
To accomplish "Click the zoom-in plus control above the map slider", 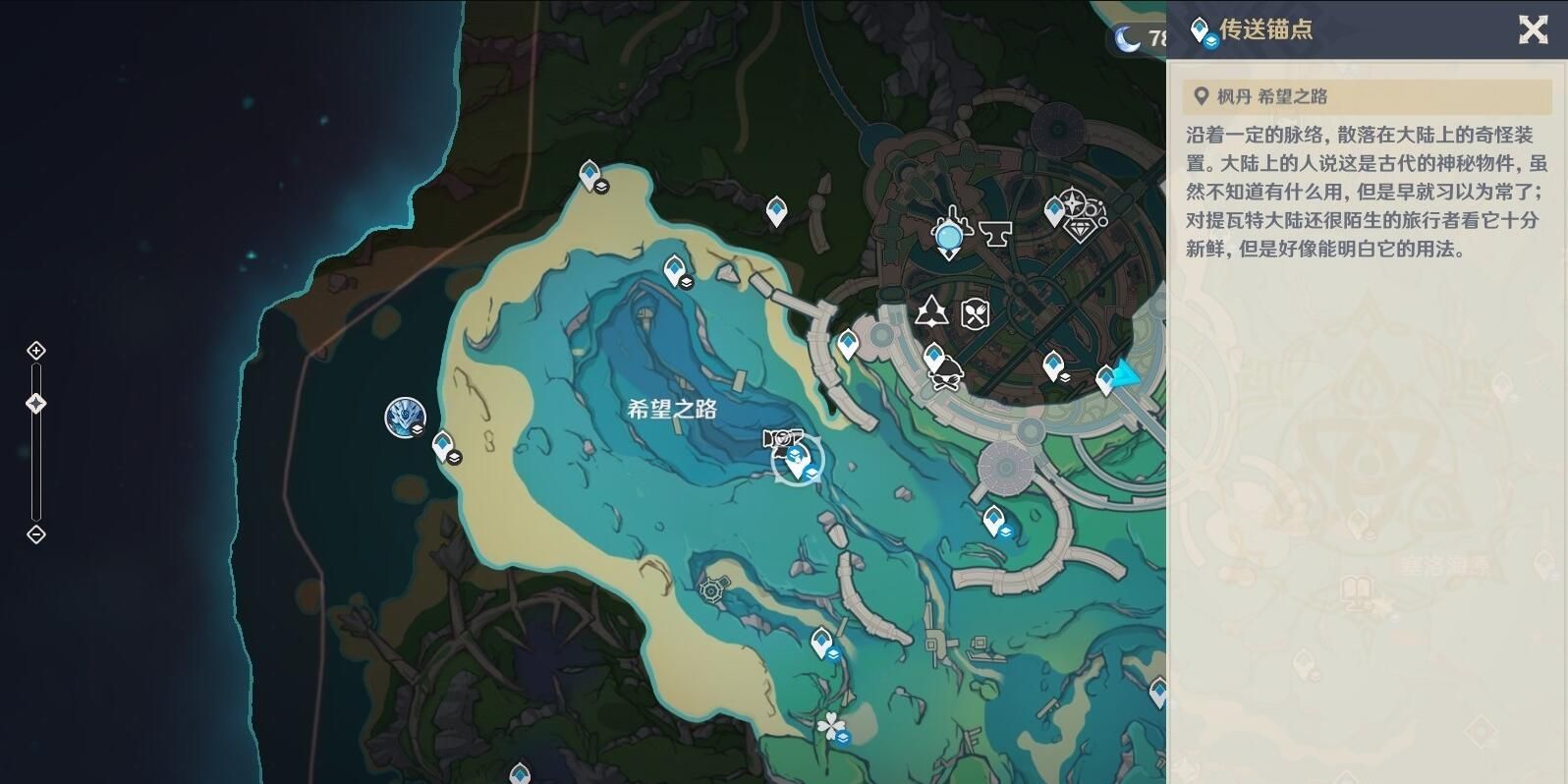I will point(36,350).
